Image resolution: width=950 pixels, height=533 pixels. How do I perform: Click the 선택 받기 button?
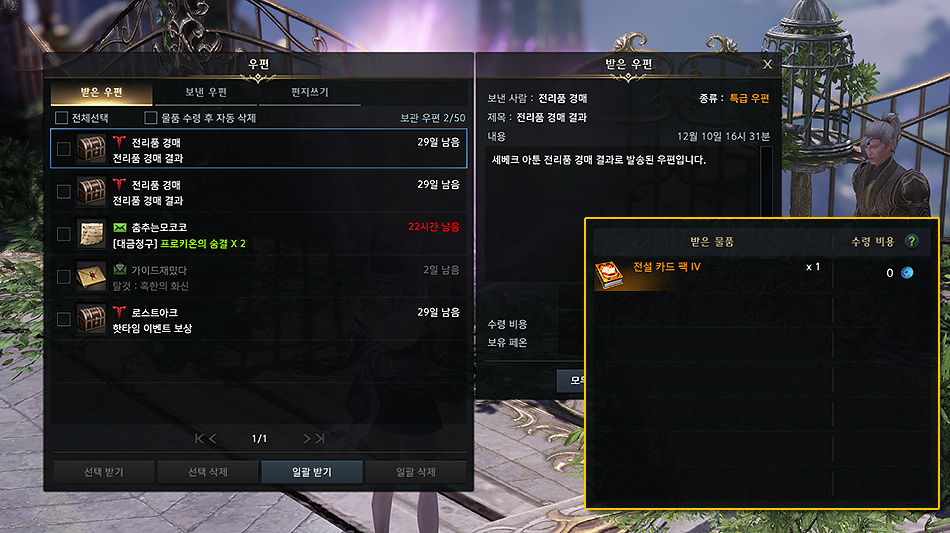(101, 472)
